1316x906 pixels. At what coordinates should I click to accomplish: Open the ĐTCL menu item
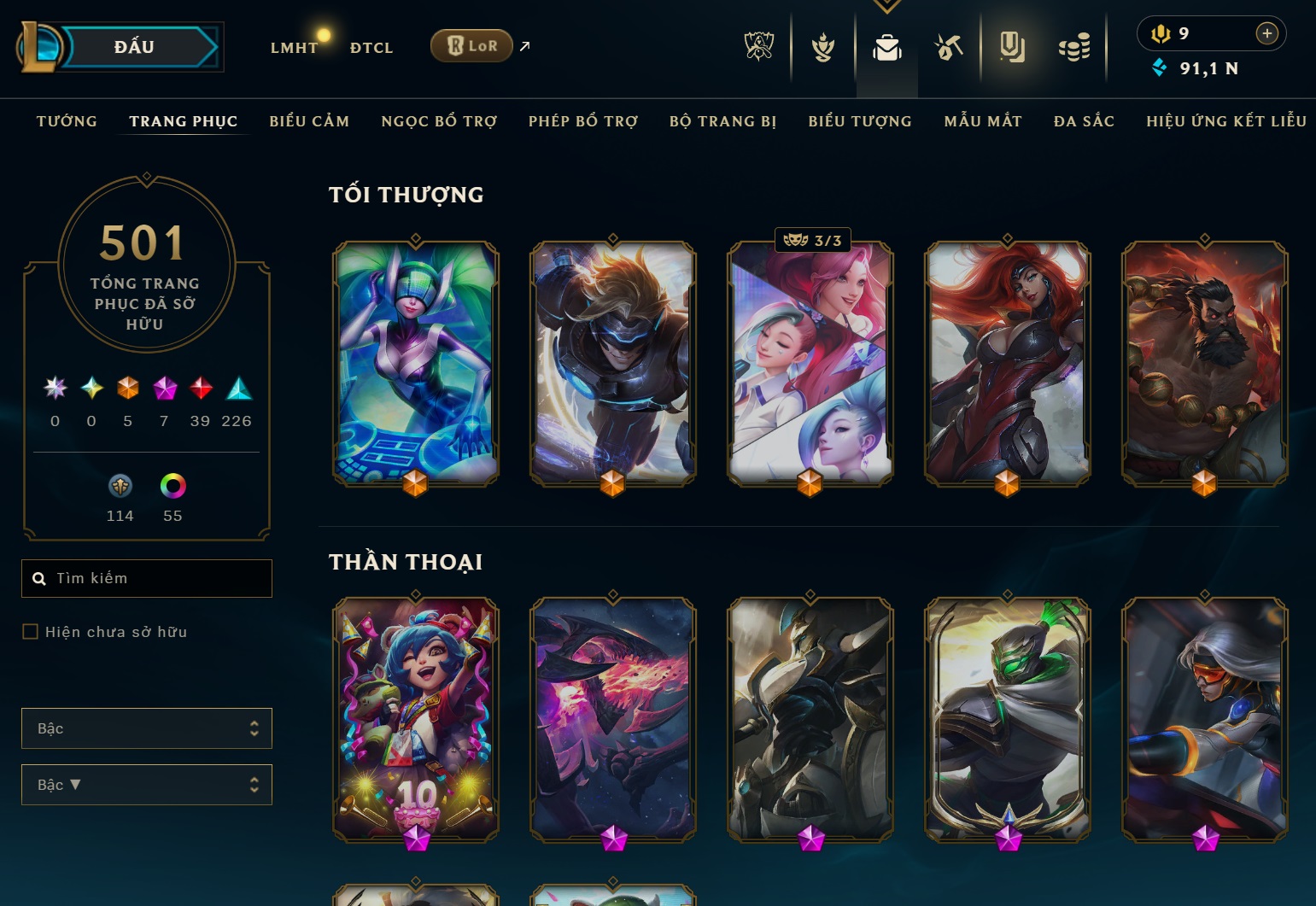[x=371, y=47]
